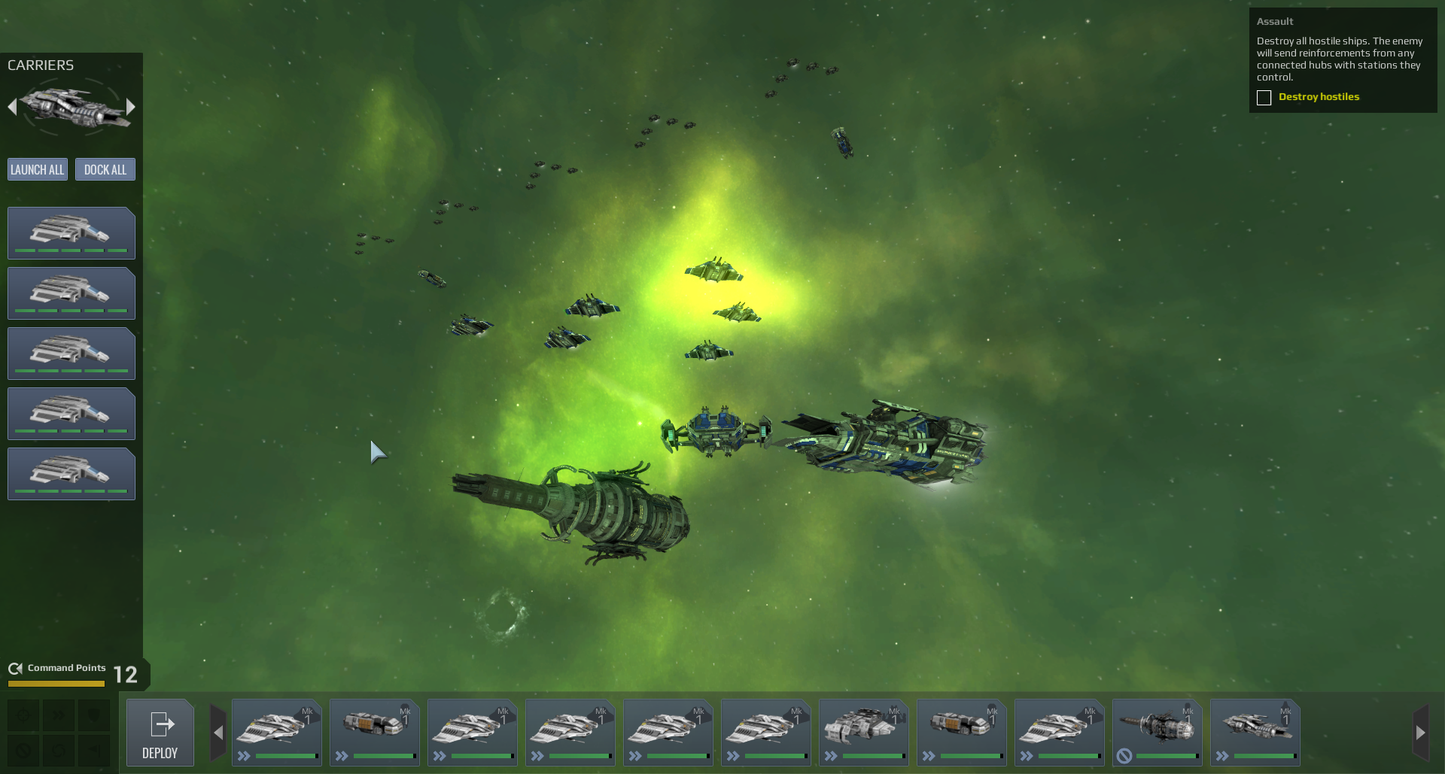Click the previous carrier arrow in Carriers panel

tap(12, 105)
